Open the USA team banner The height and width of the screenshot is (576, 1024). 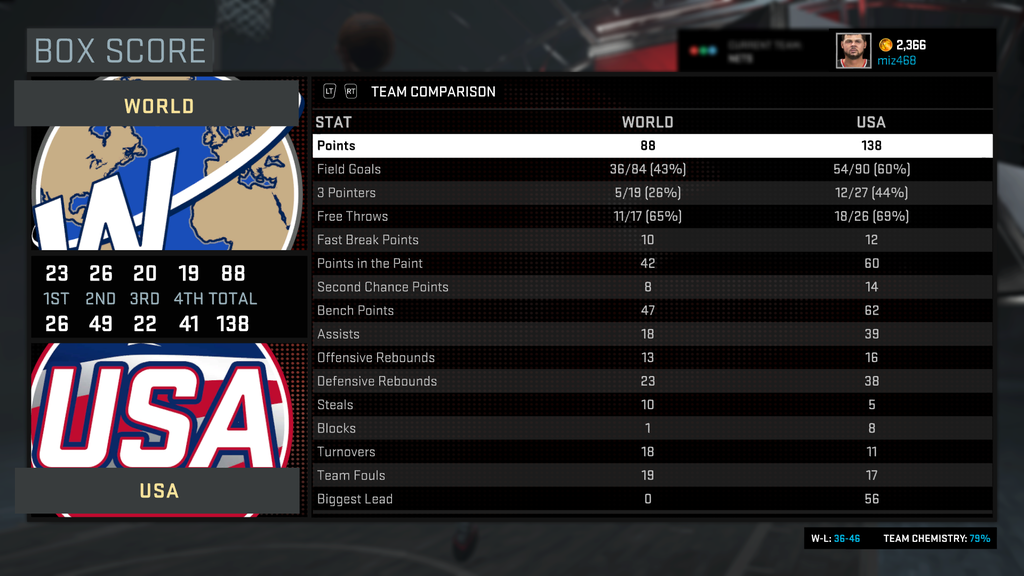pyautogui.click(x=158, y=491)
